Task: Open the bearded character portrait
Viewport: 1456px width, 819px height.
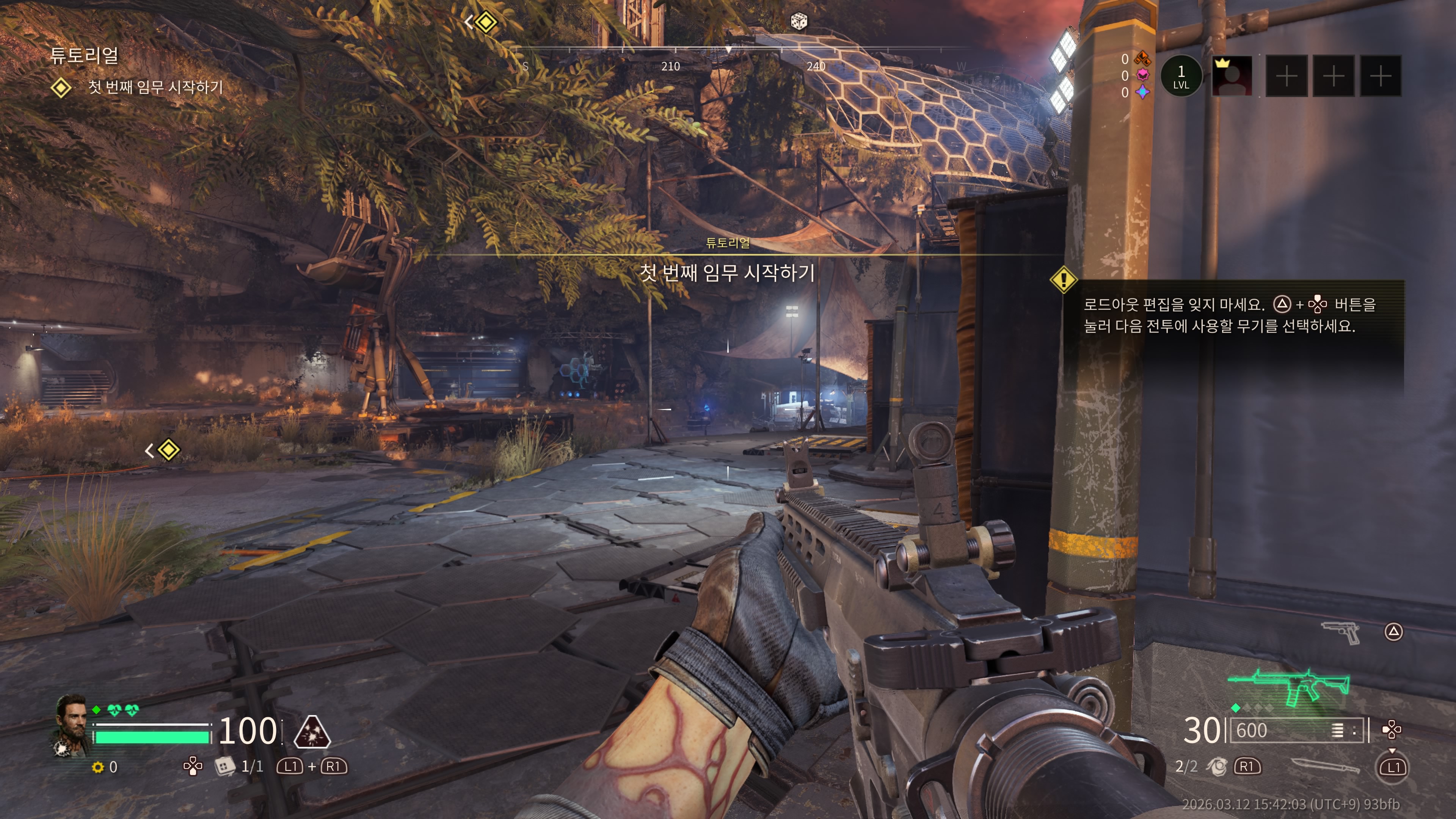Action: pos(72,725)
